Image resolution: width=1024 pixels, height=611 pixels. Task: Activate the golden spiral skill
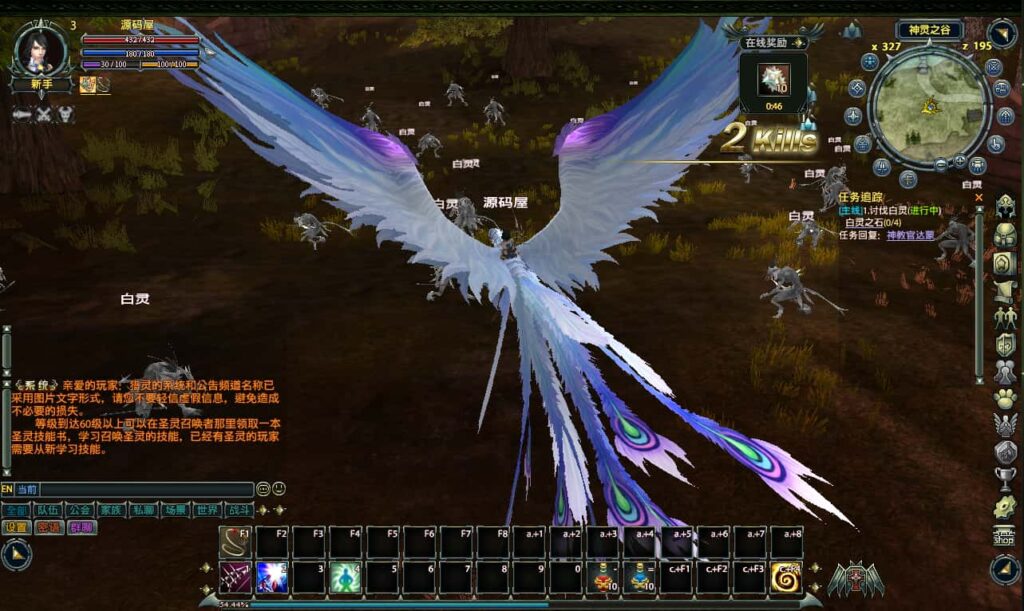tap(786, 578)
